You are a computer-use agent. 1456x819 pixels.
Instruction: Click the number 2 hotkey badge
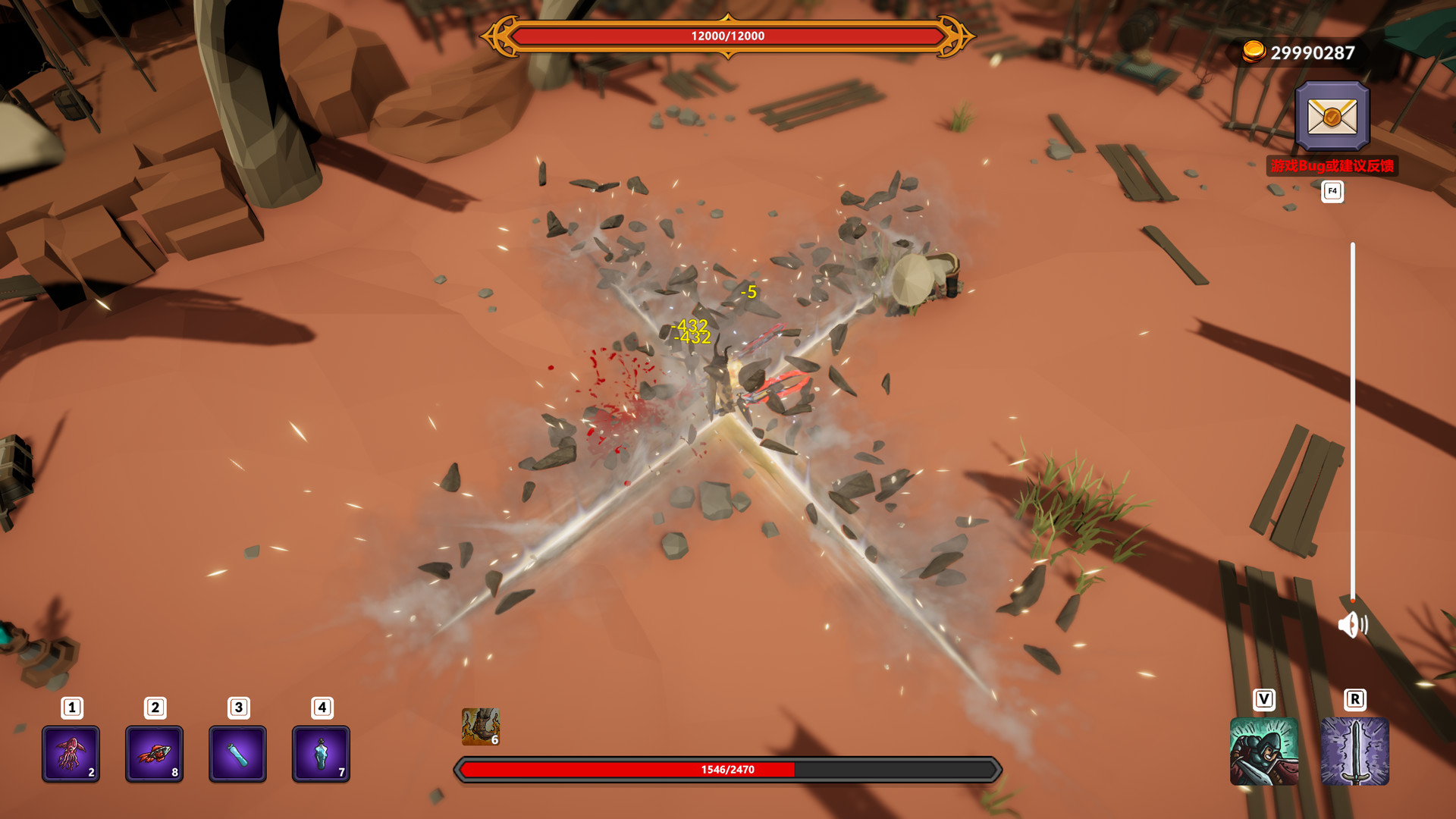tap(153, 707)
